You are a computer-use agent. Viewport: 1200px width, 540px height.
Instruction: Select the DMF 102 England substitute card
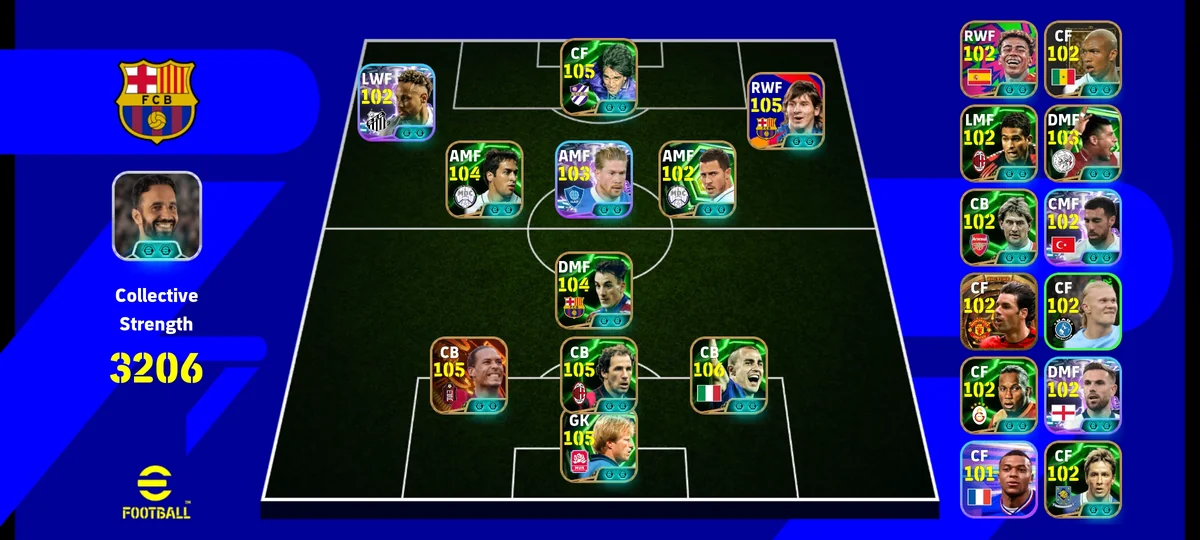1083,396
